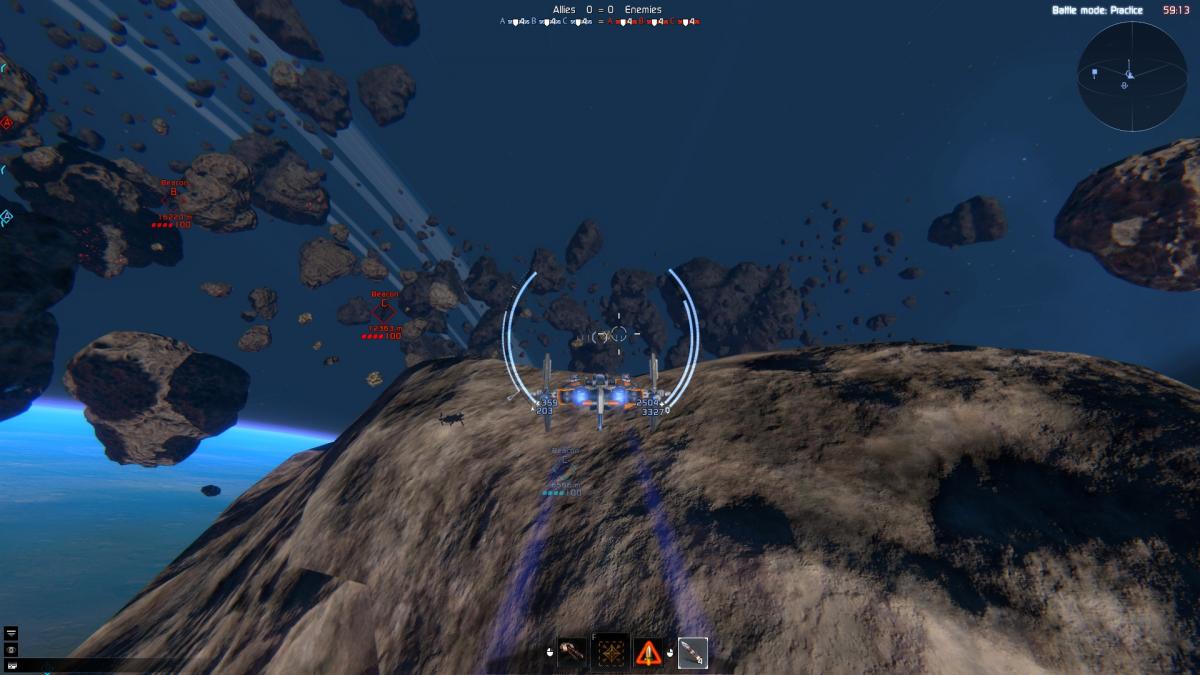Trigger the orange warning-triangle missile ability
1200x675 pixels.
649,652
